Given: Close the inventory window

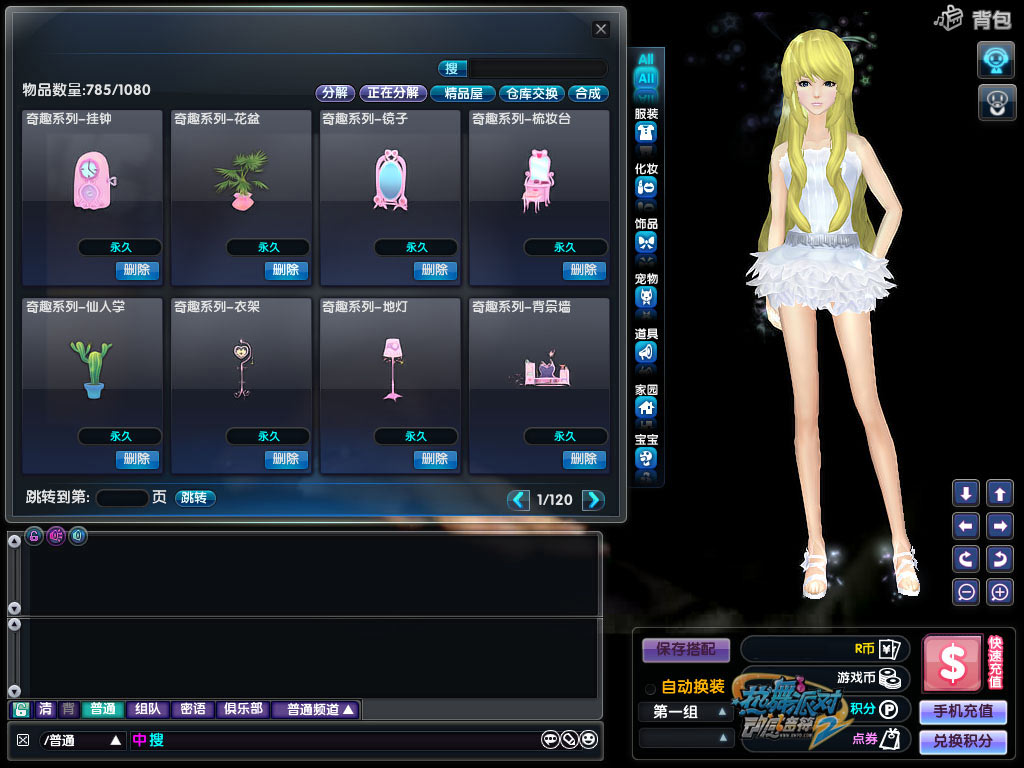Looking at the screenshot, I should (600, 29).
